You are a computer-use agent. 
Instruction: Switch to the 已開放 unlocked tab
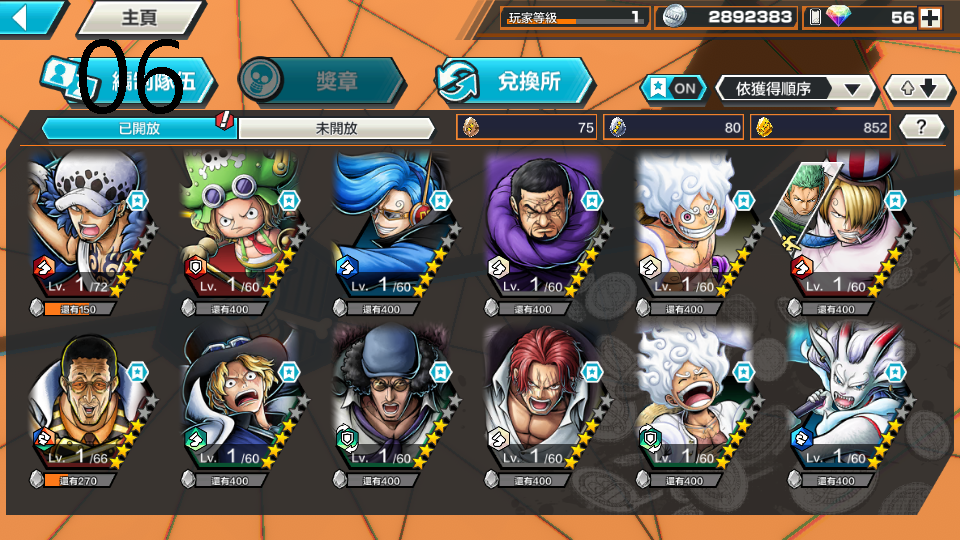coord(138,128)
